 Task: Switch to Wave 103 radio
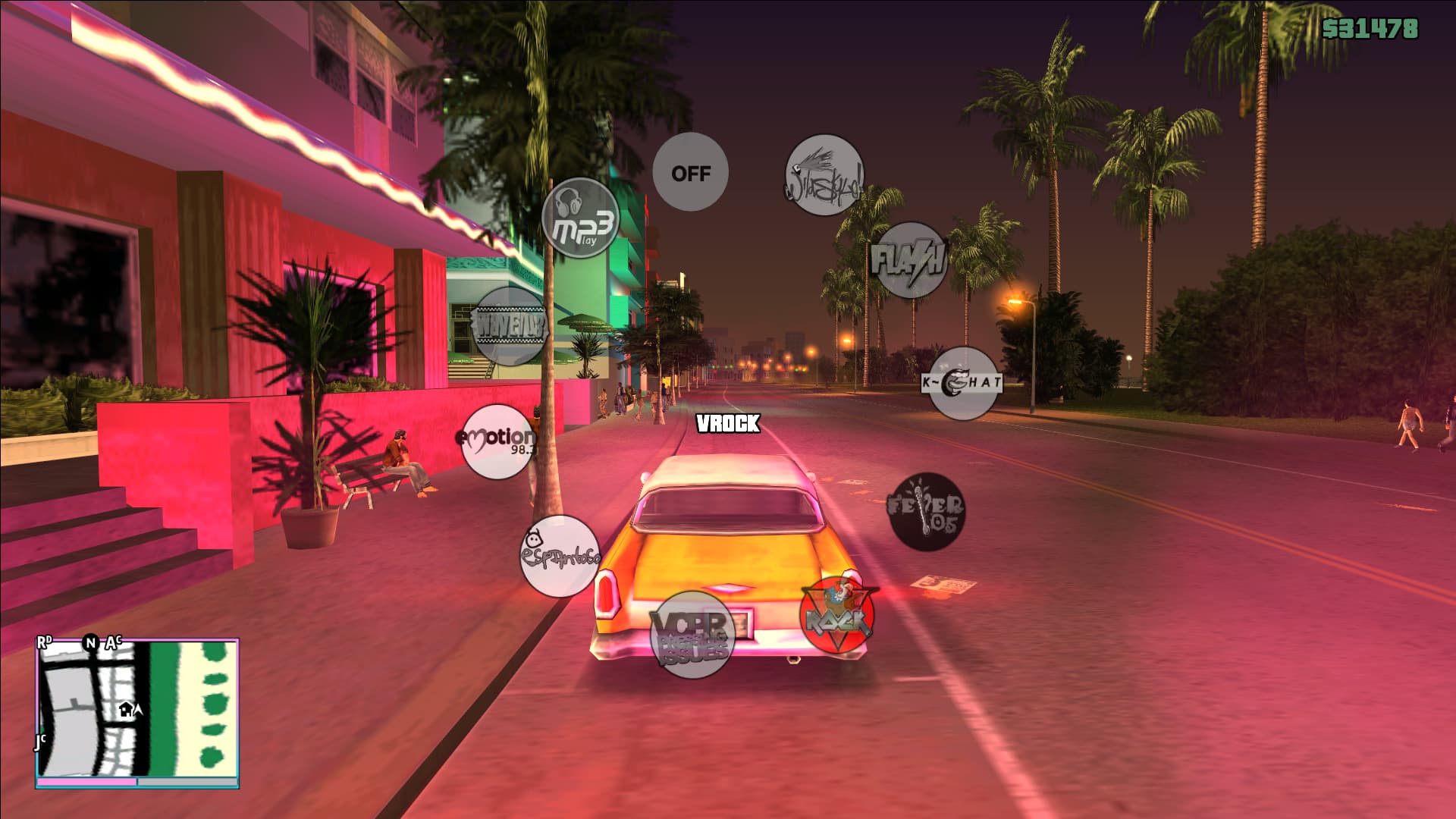coord(510,326)
